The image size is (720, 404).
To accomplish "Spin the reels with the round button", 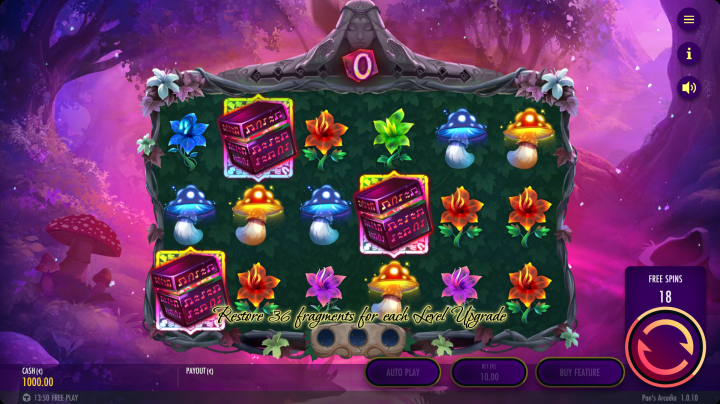I will (x=665, y=346).
